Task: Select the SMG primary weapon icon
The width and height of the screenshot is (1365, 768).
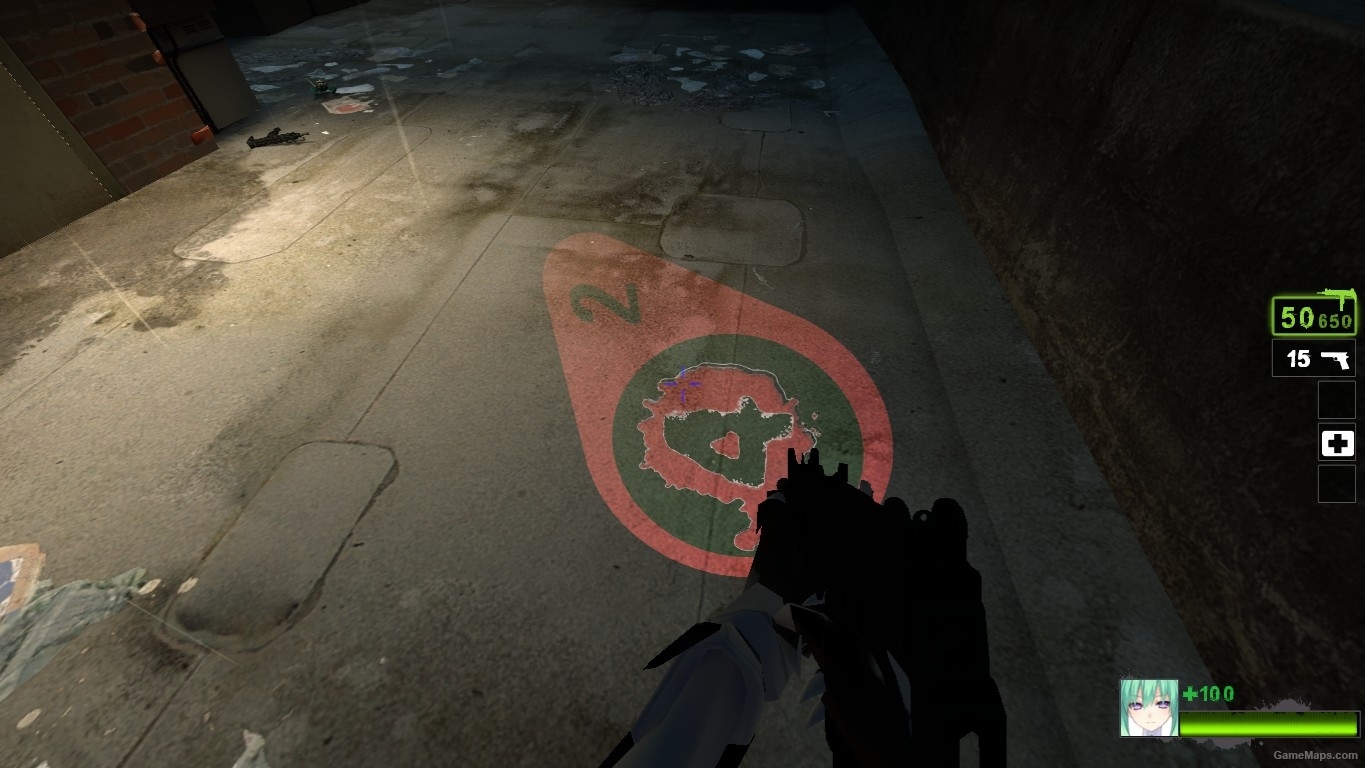Action: (x=1337, y=293)
